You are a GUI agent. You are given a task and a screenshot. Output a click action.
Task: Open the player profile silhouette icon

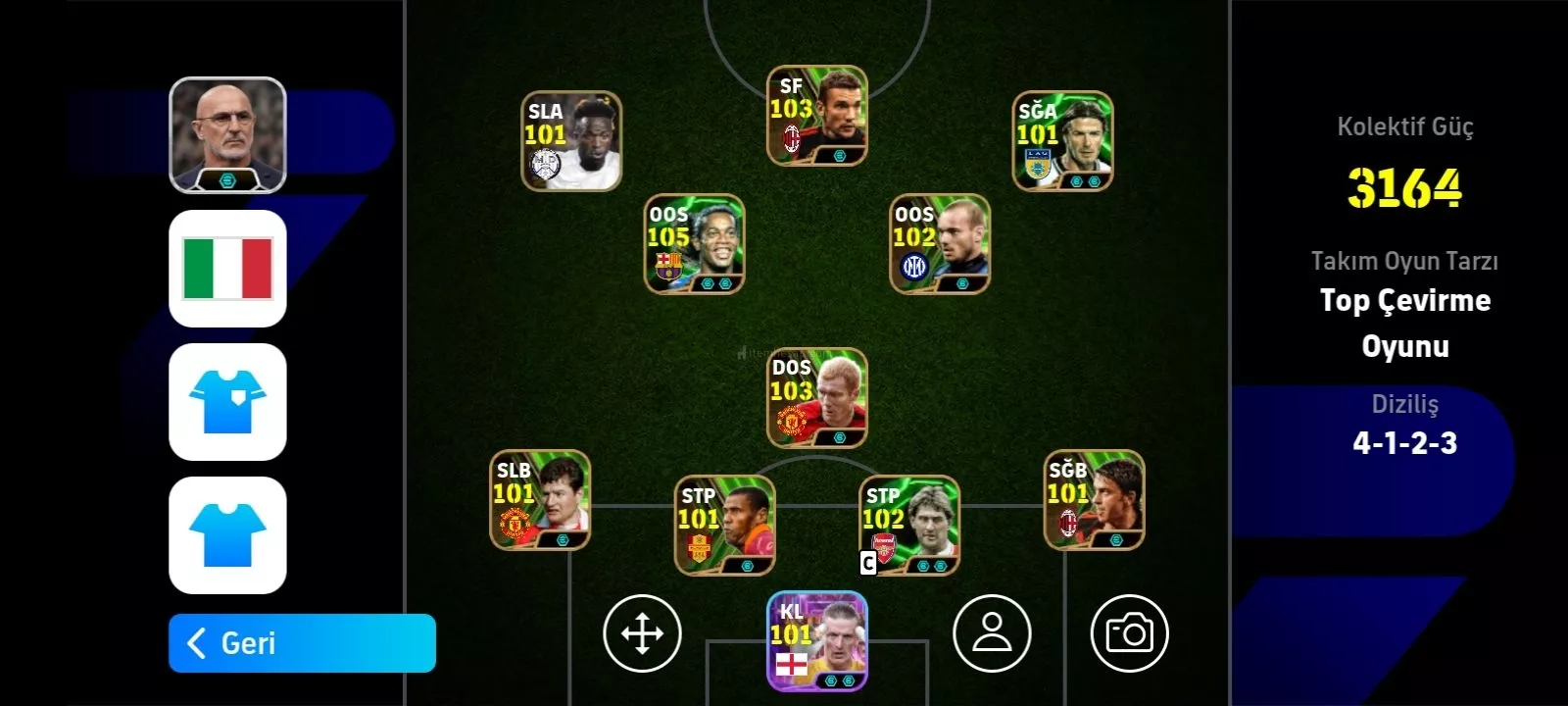[992, 633]
